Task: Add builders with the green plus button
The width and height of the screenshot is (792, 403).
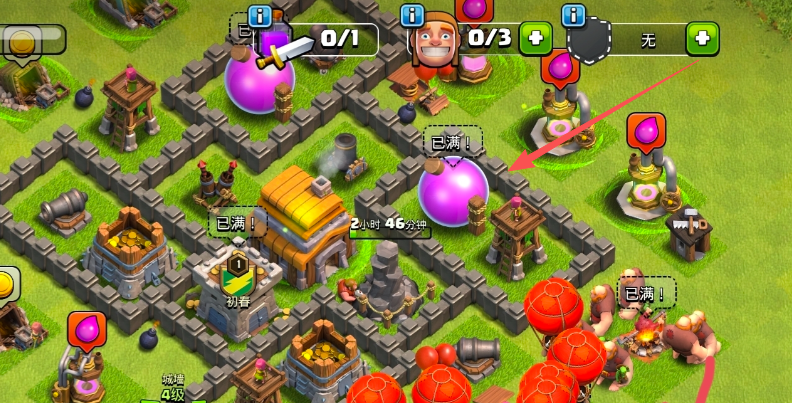Action: pyautogui.click(x=537, y=40)
